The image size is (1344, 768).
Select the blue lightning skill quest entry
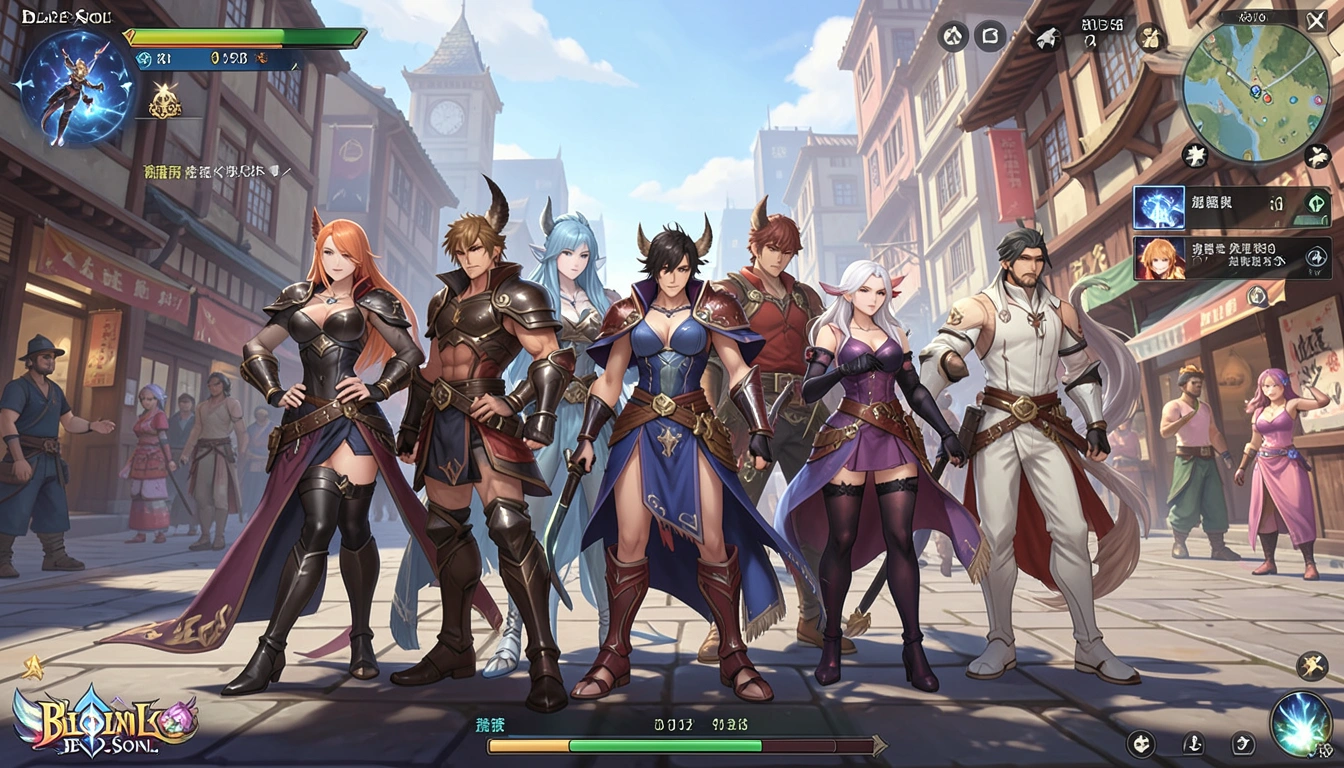tap(1159, 208)
